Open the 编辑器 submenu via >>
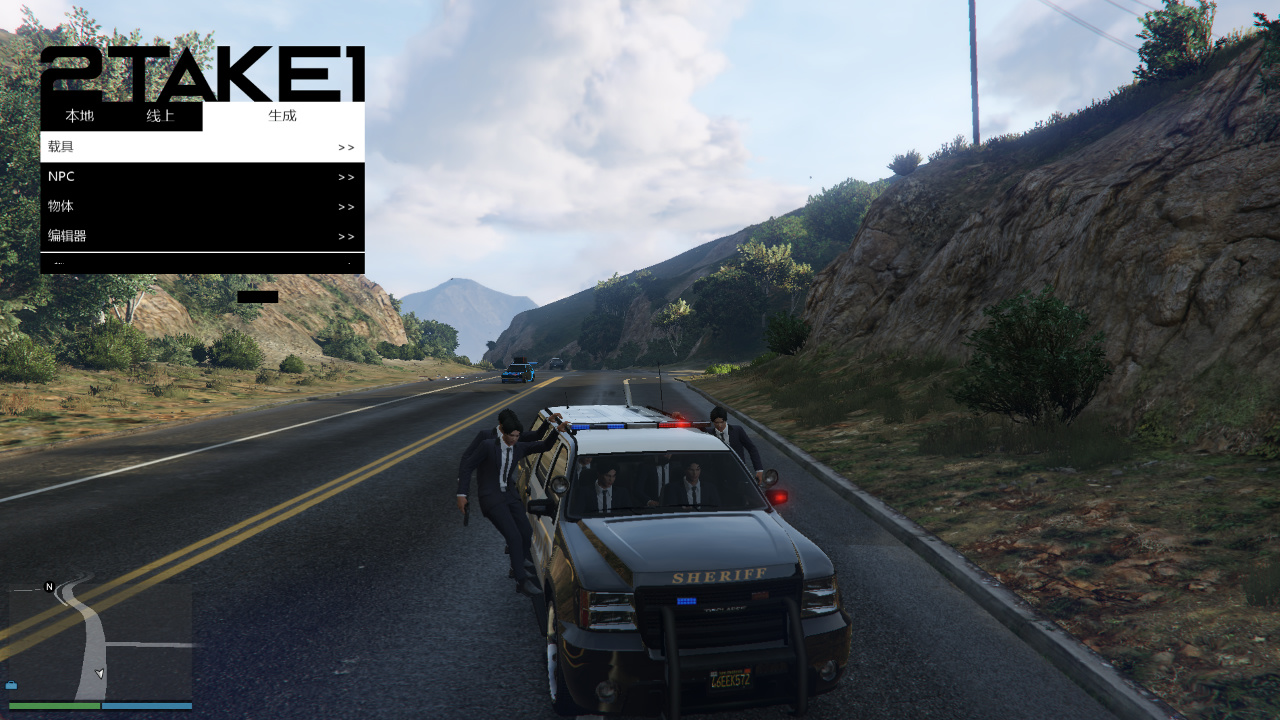1280x720 pixels. click(x=346, y=236)
